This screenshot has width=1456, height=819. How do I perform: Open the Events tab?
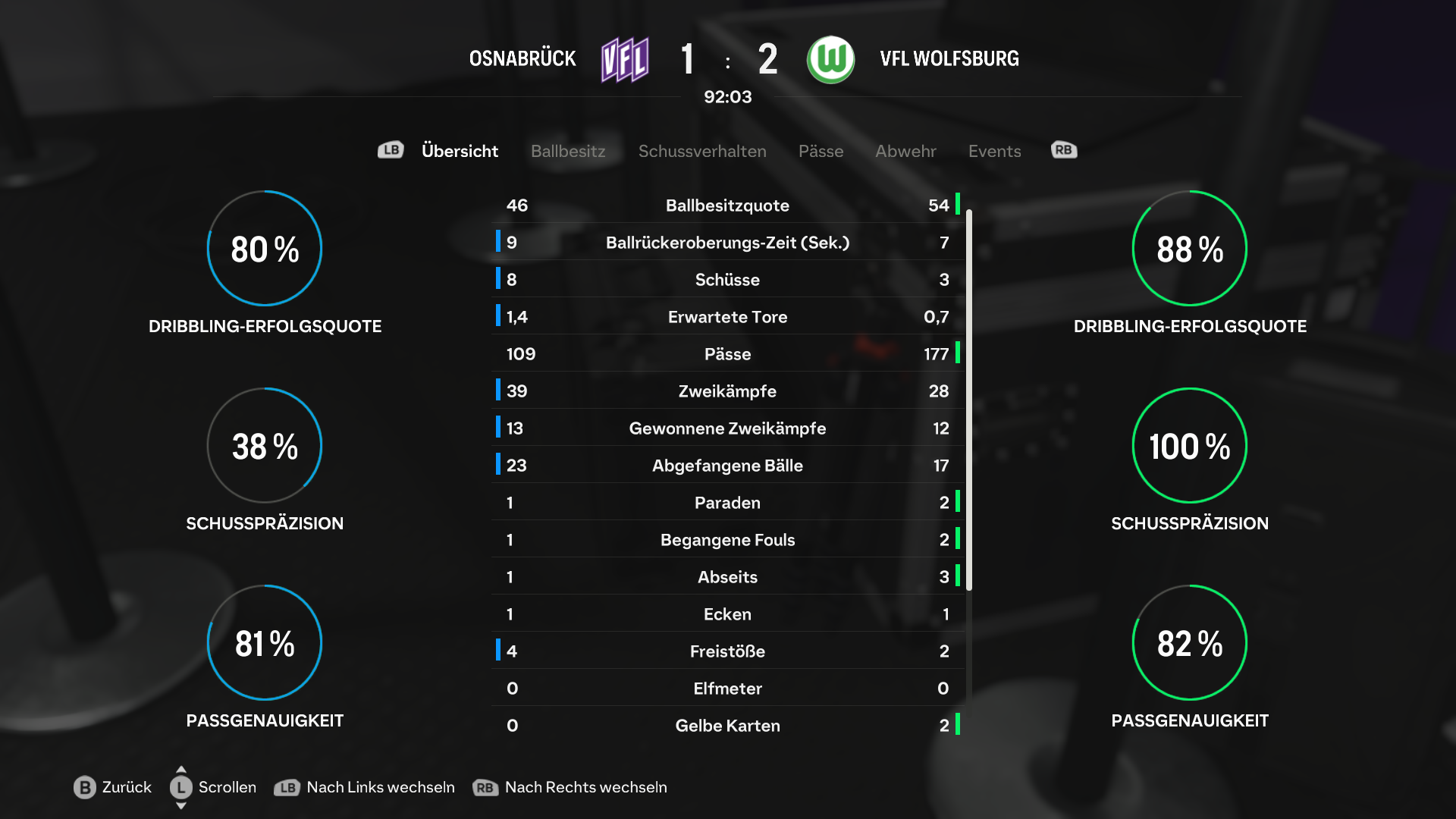(x=994, y=151)
